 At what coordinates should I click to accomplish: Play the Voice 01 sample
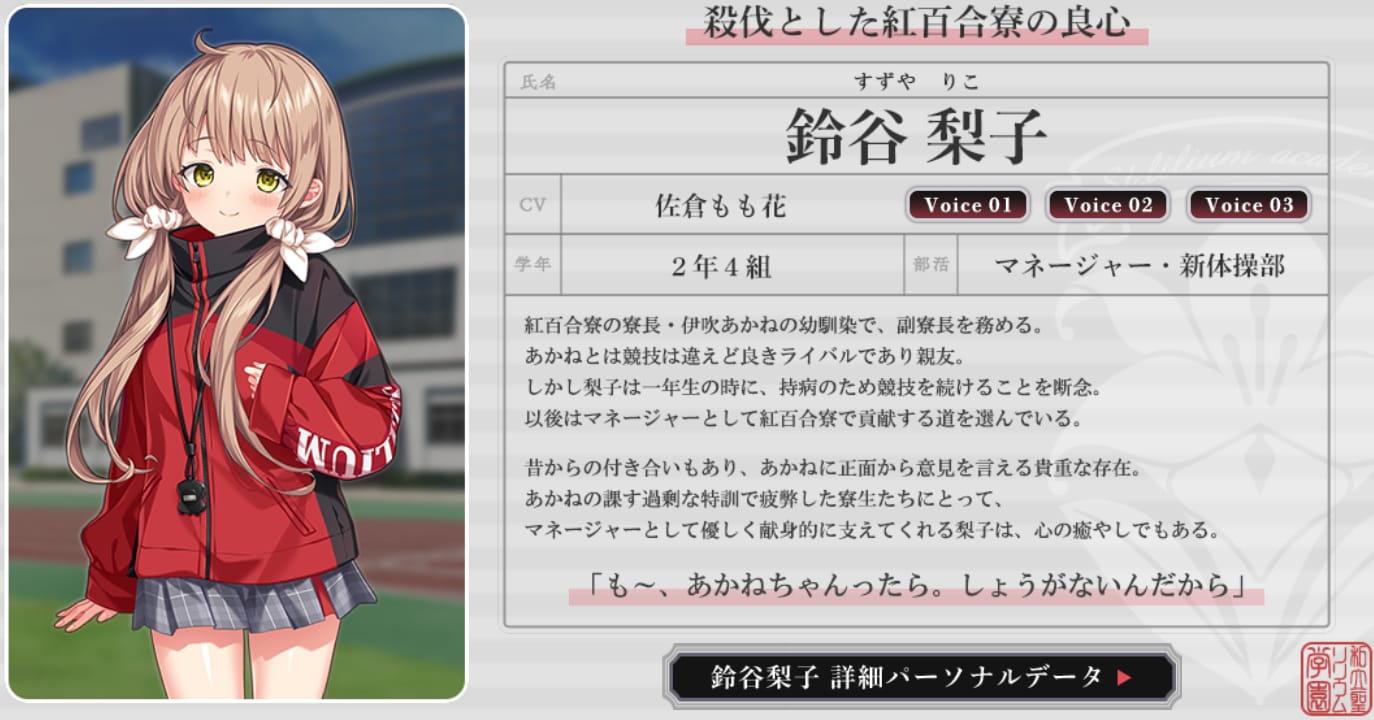pos(966,206)
